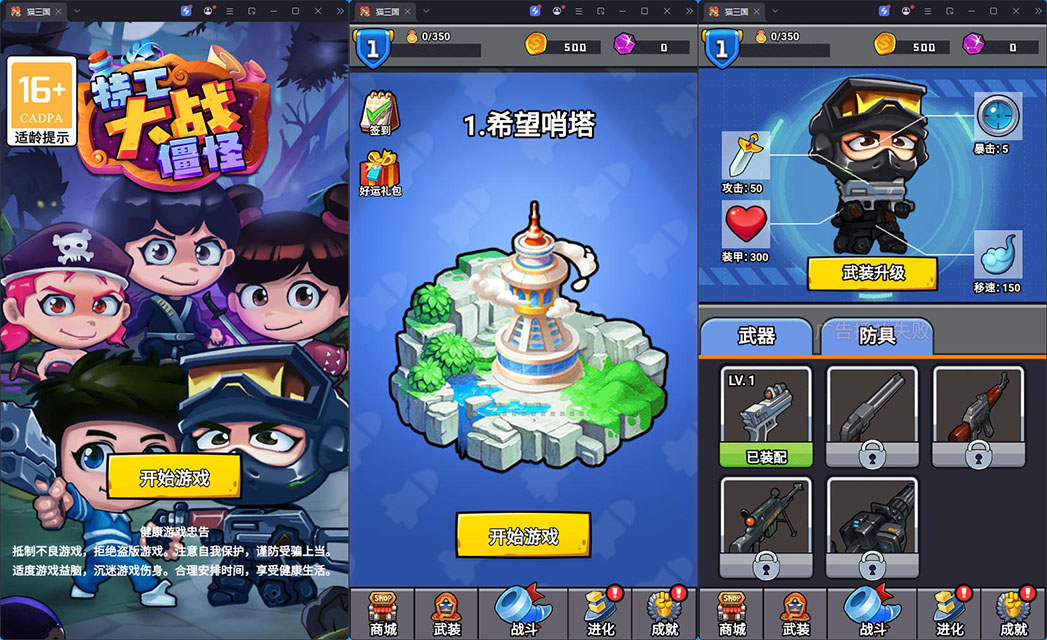Open the 签到 daily check-in

379,113
